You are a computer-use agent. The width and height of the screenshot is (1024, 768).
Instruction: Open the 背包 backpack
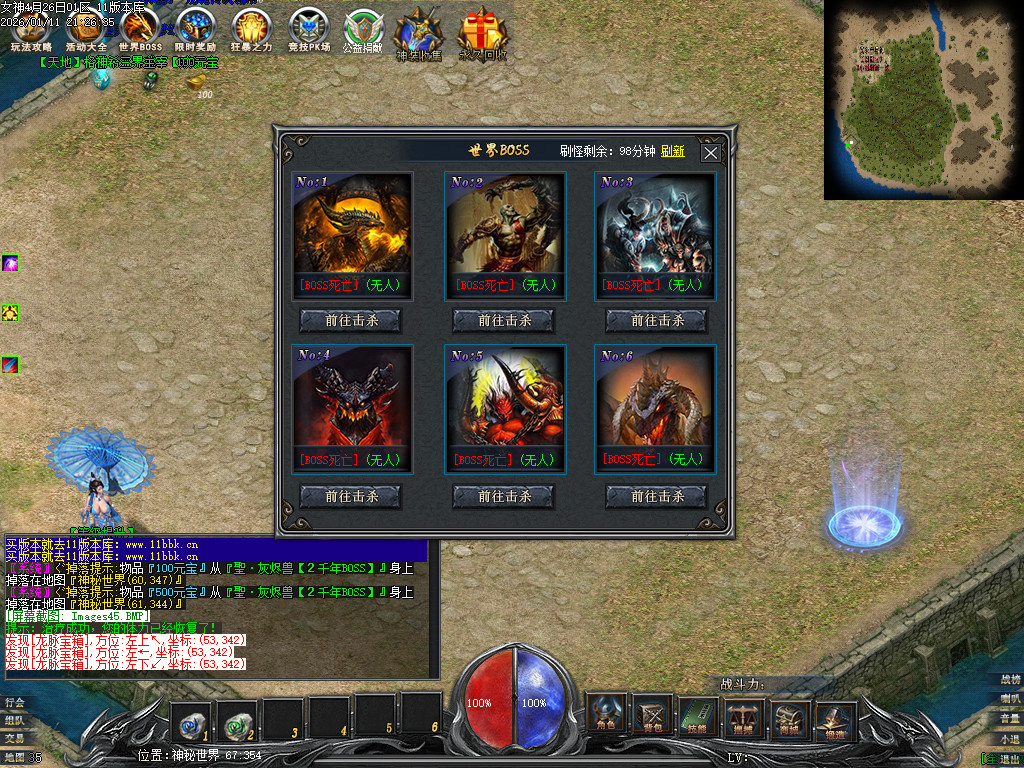(653, 716)
